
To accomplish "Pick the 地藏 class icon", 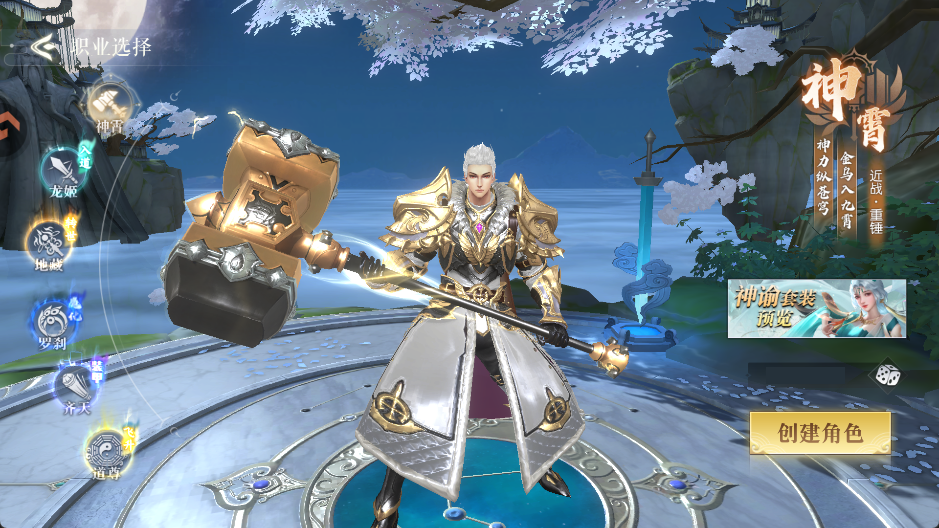I will (x=46, y=240).
